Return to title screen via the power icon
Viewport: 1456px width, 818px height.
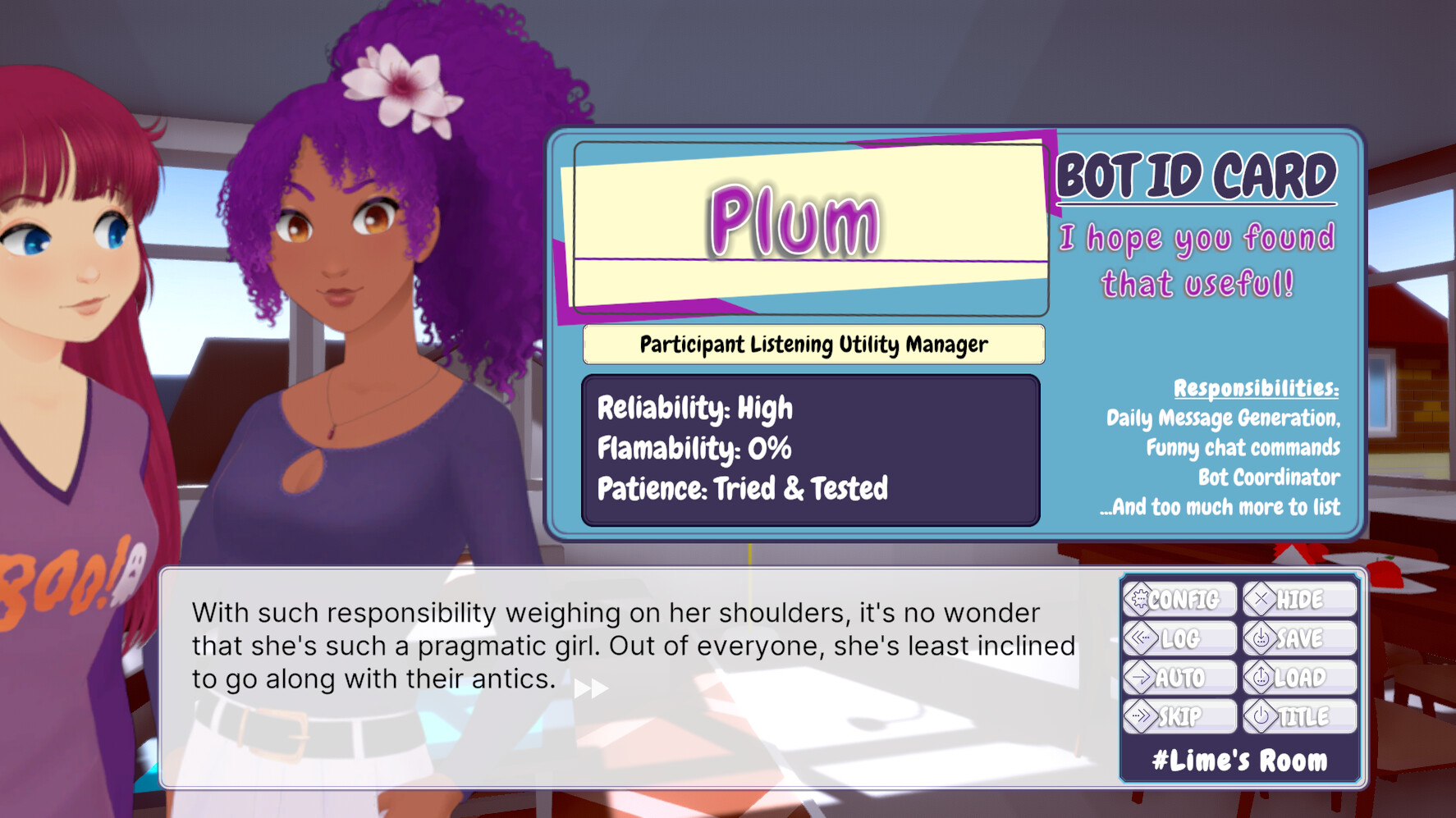pos(1261,716)
